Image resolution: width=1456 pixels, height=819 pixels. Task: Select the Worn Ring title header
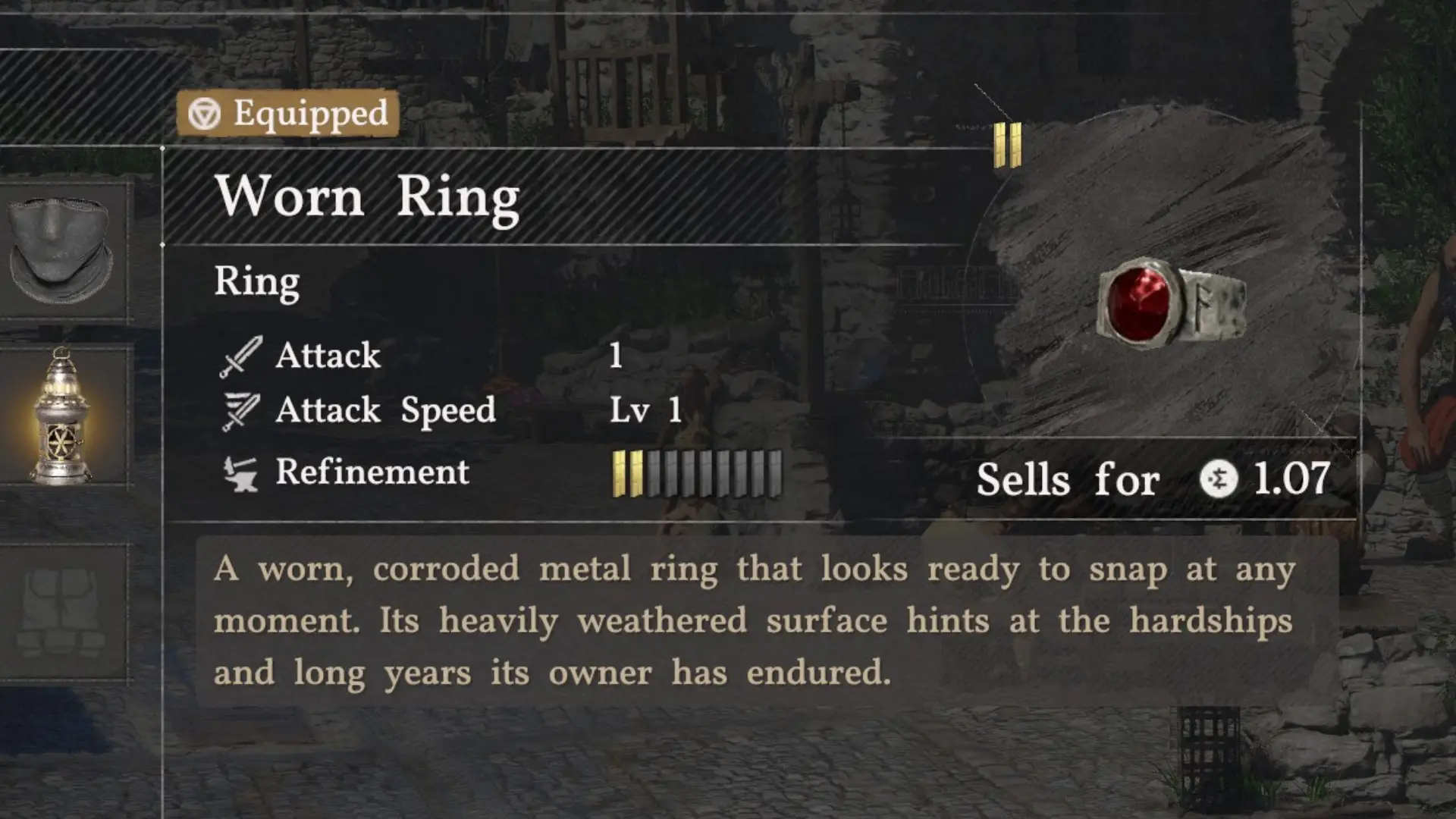coord(368,196)
